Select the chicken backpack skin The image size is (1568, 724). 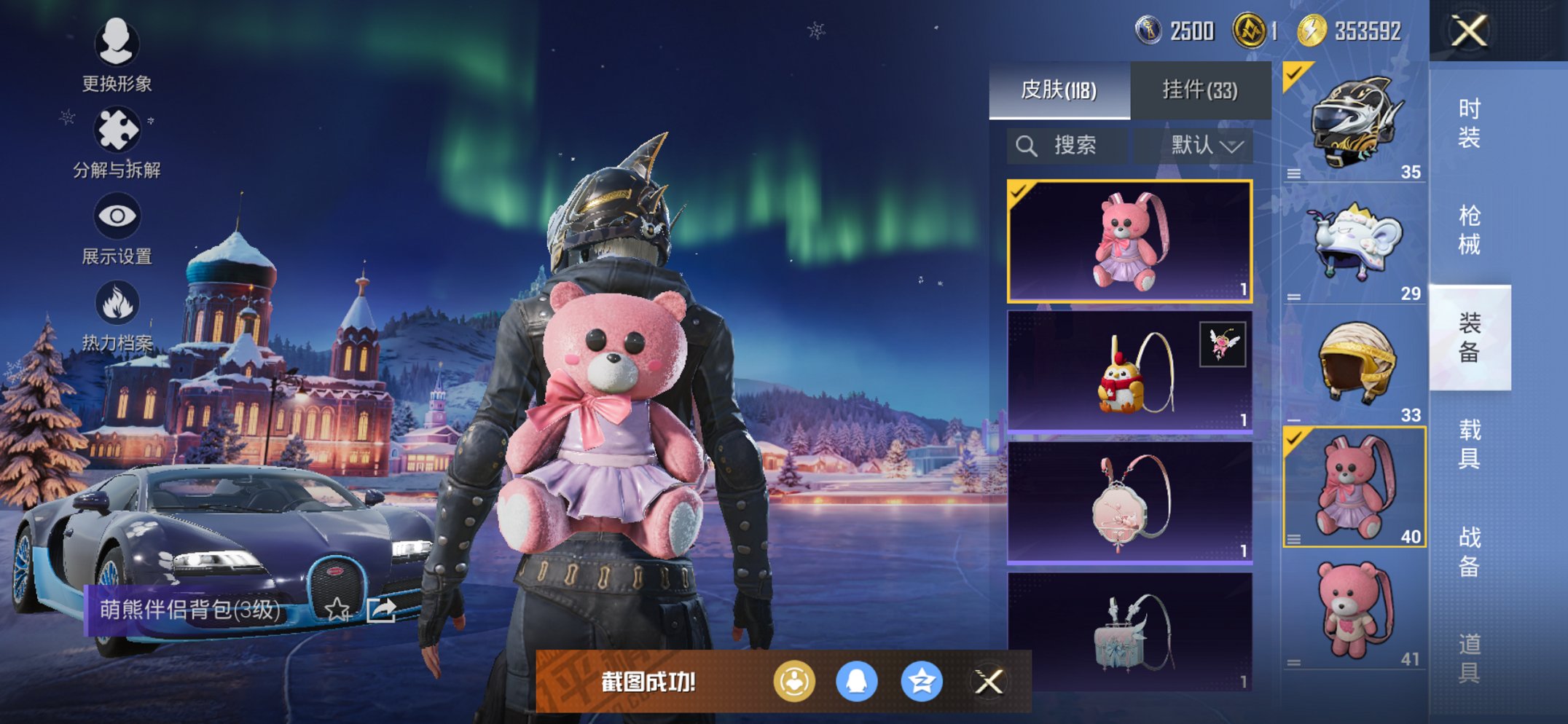point(1129,372)
